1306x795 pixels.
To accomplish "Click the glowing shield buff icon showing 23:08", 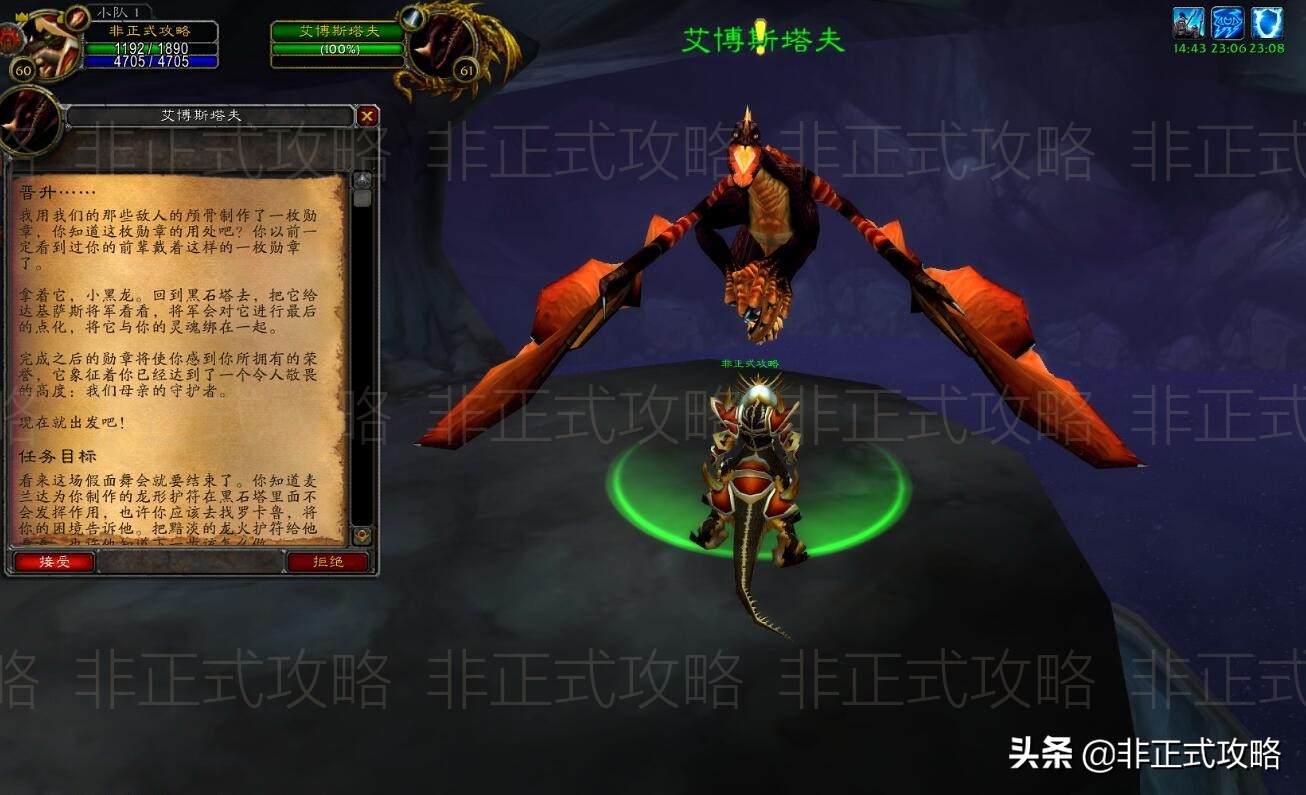I will click(x=1268, y=22).
